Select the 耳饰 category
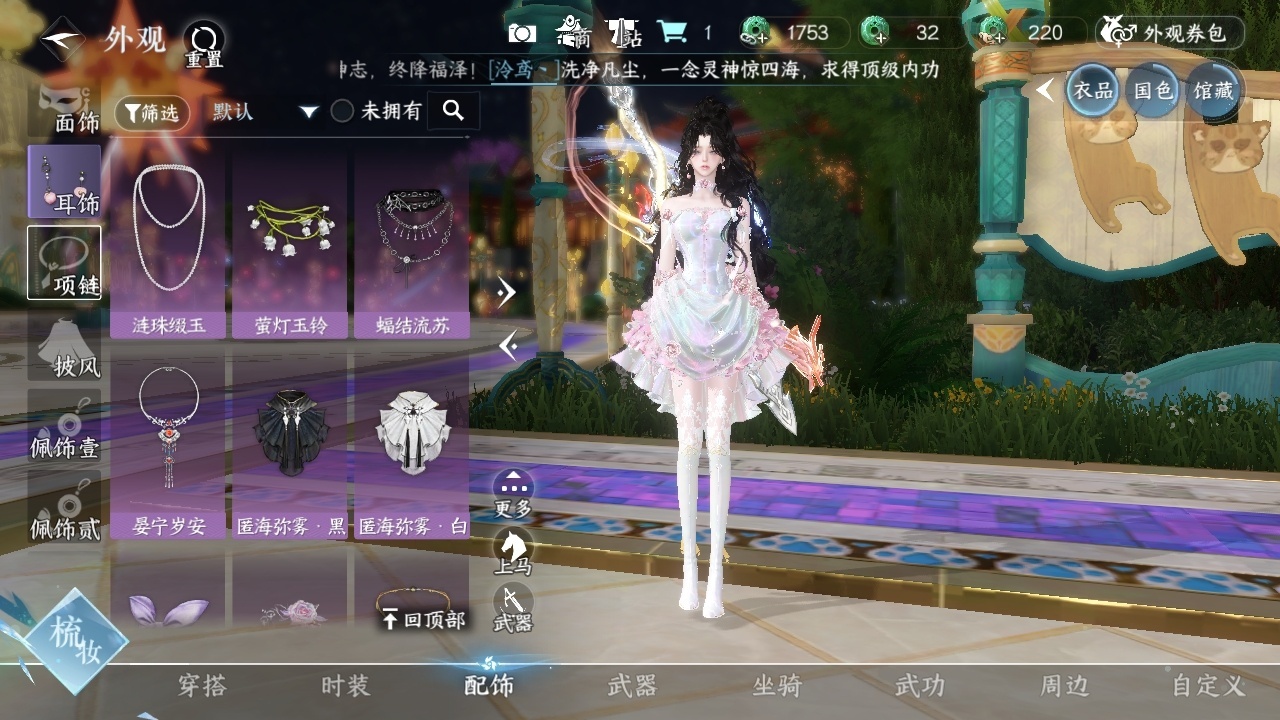Viewport: 1280px width, 720px height. pos(65,182)
